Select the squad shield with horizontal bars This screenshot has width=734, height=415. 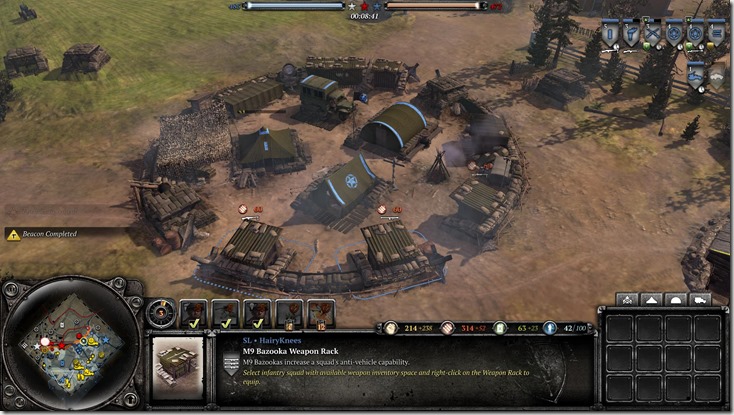pos(716,33)
